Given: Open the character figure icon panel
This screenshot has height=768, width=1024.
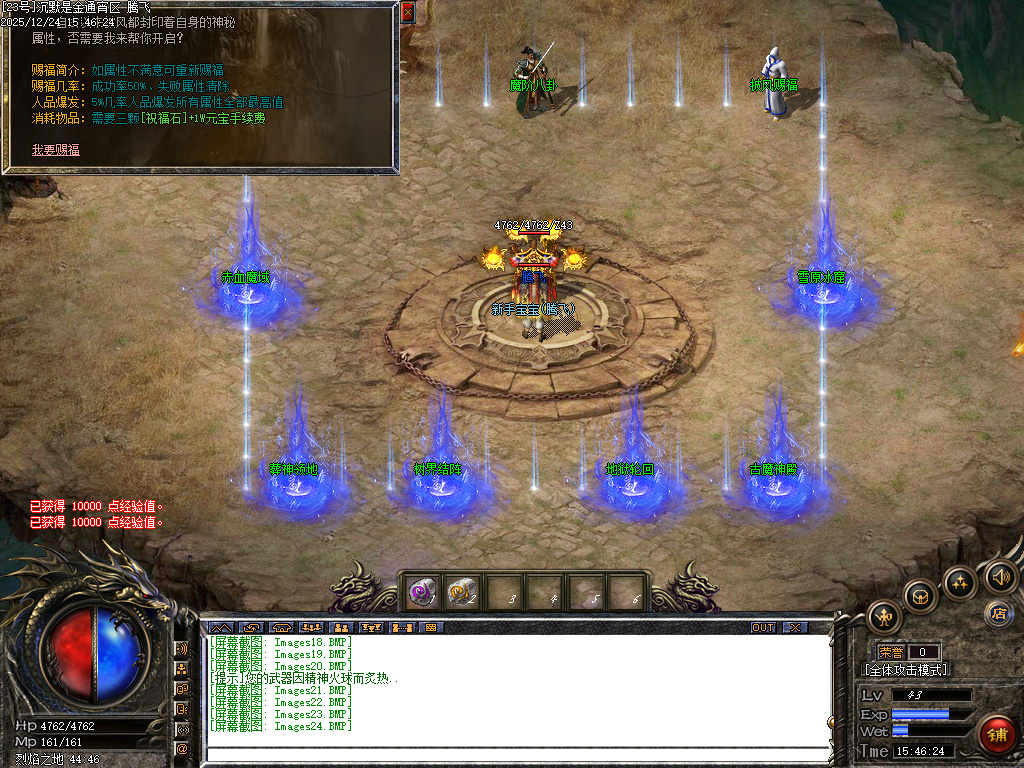Looking at the screenshot, I should click(885, 615).
